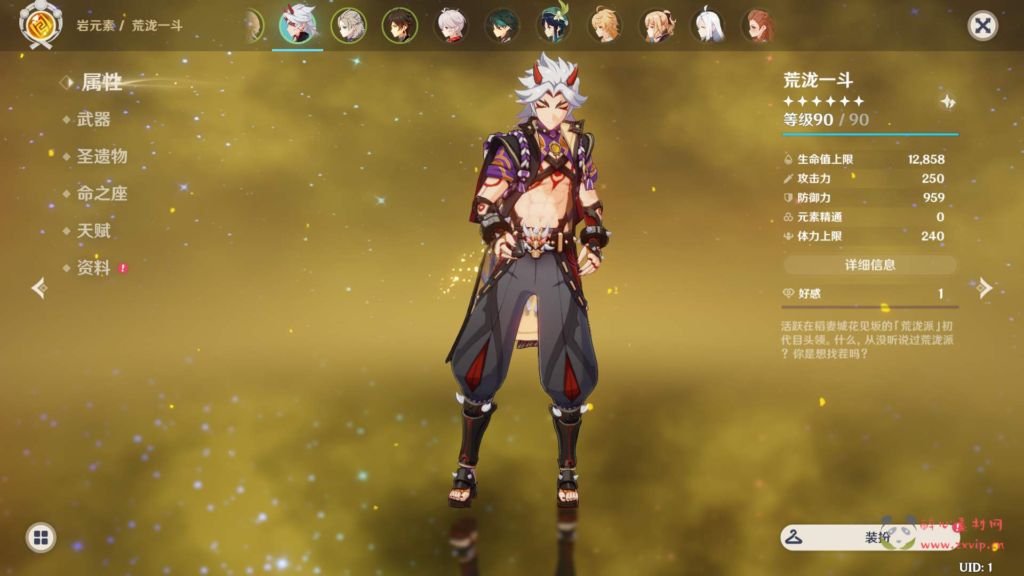This screenshot has height=576, width=1024.
Task: Pick Xiao's dark green-haired portrait
Action: (502, 26)
